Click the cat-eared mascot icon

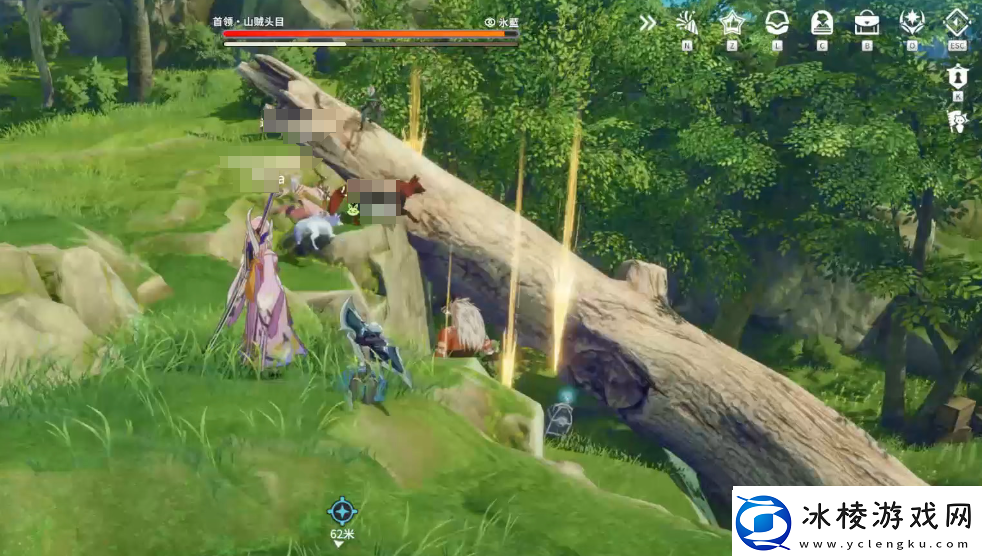coord(957,121)
